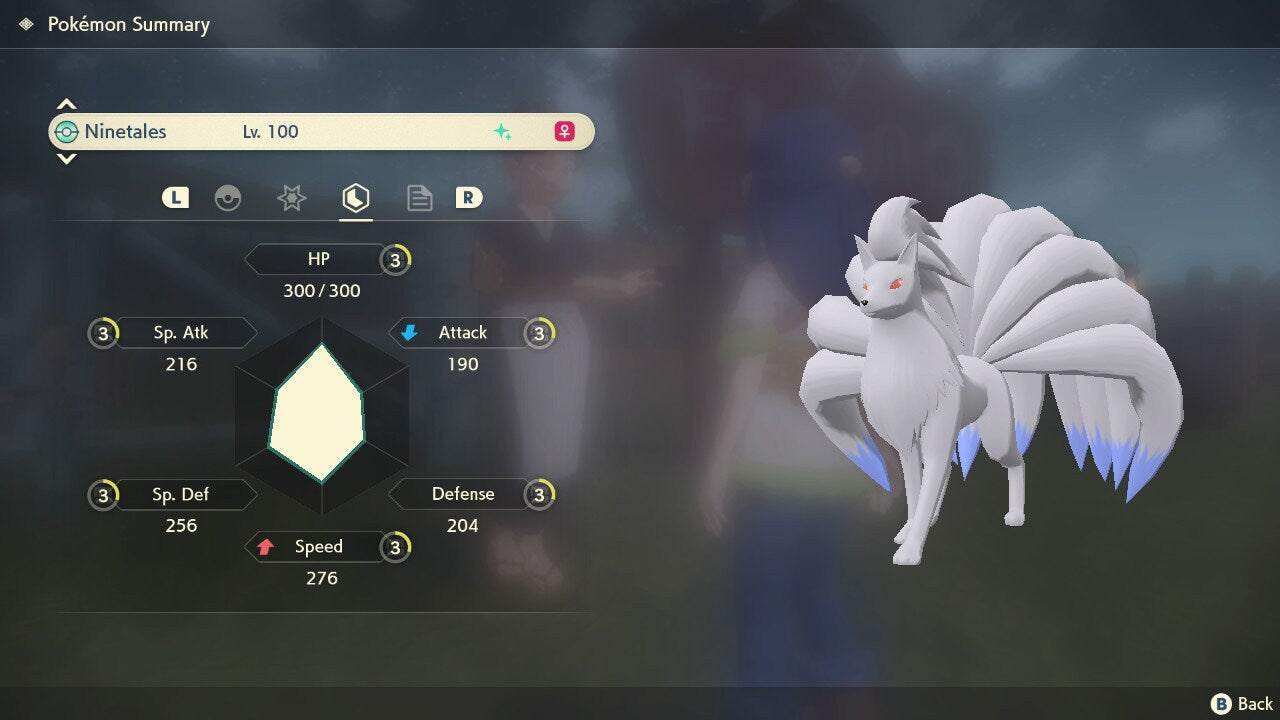Show the document notes tab
Viewport: 1280px width, 720px height.
419,198
